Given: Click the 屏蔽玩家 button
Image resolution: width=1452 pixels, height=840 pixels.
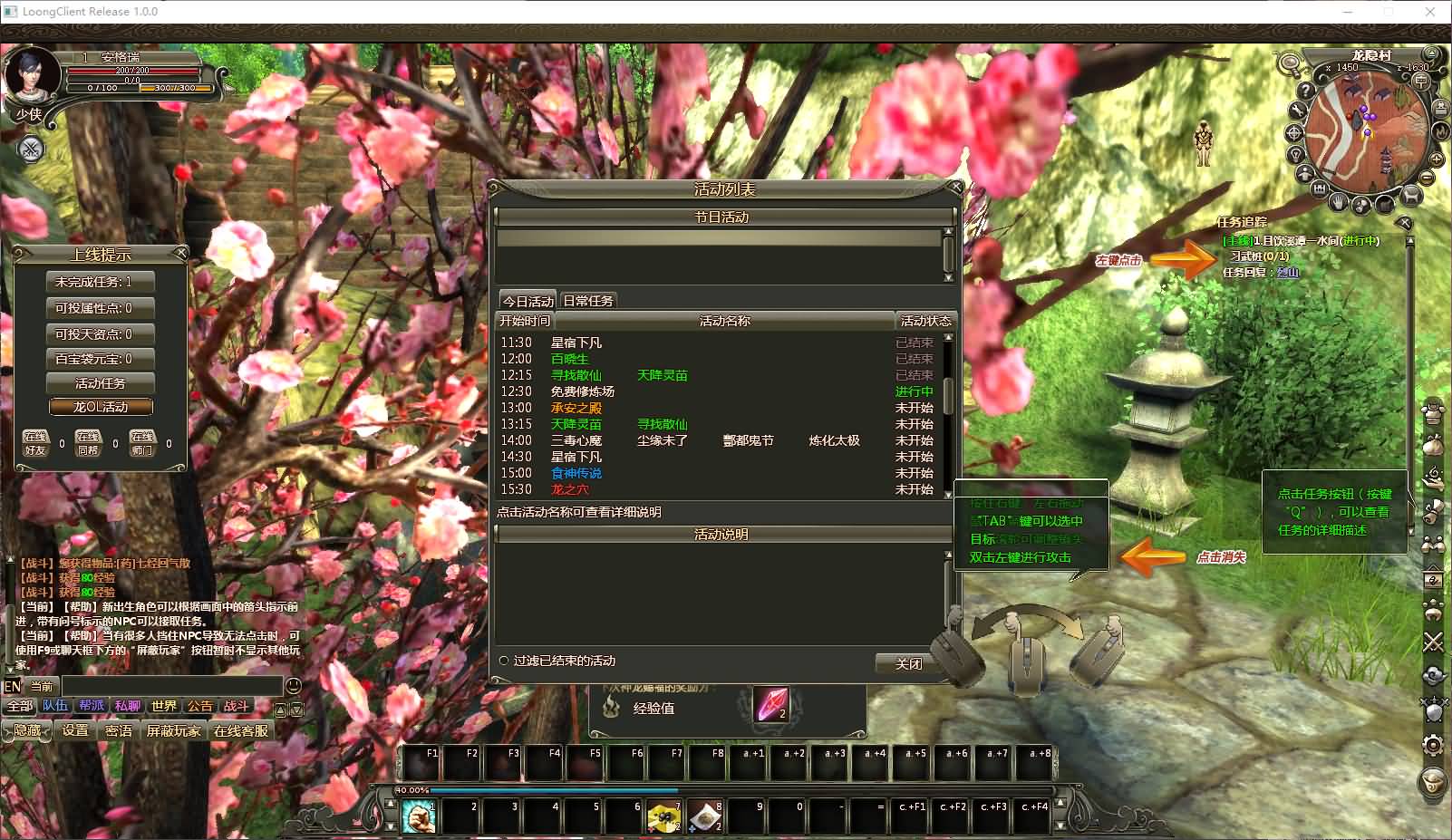Looking at the screenshot, I should tap(173, 730).
